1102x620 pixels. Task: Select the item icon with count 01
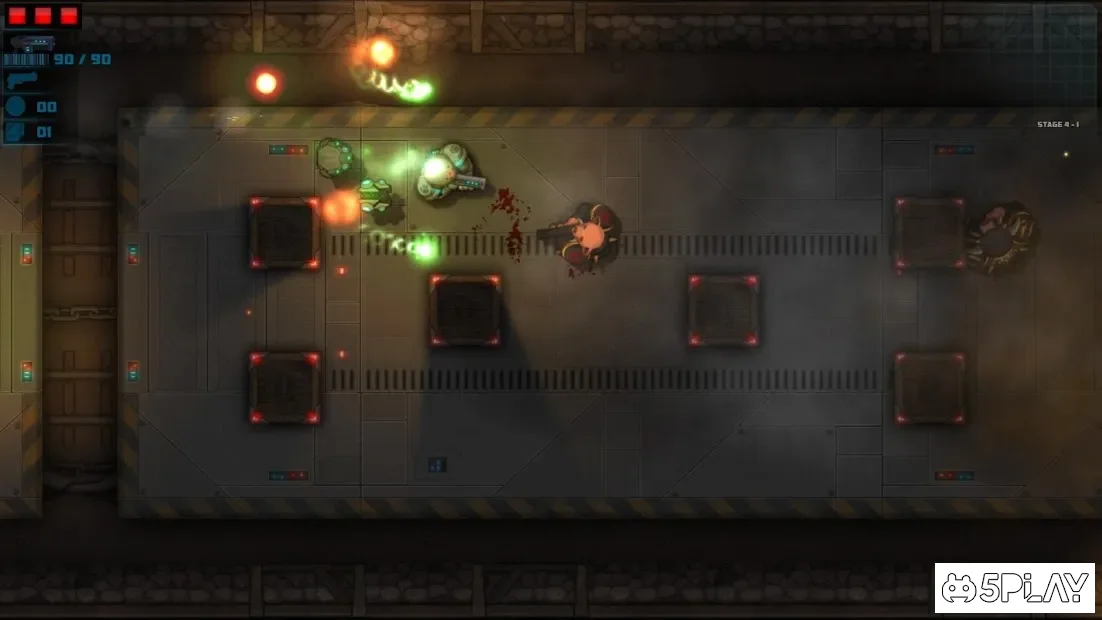coord(18,131)
